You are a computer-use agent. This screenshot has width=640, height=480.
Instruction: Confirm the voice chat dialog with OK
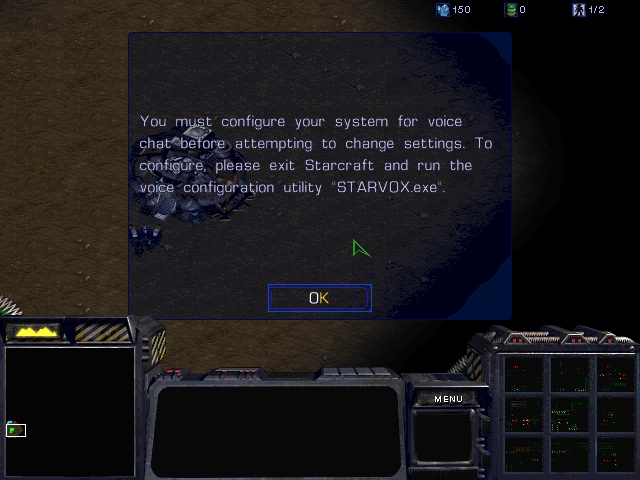point(319,298)
